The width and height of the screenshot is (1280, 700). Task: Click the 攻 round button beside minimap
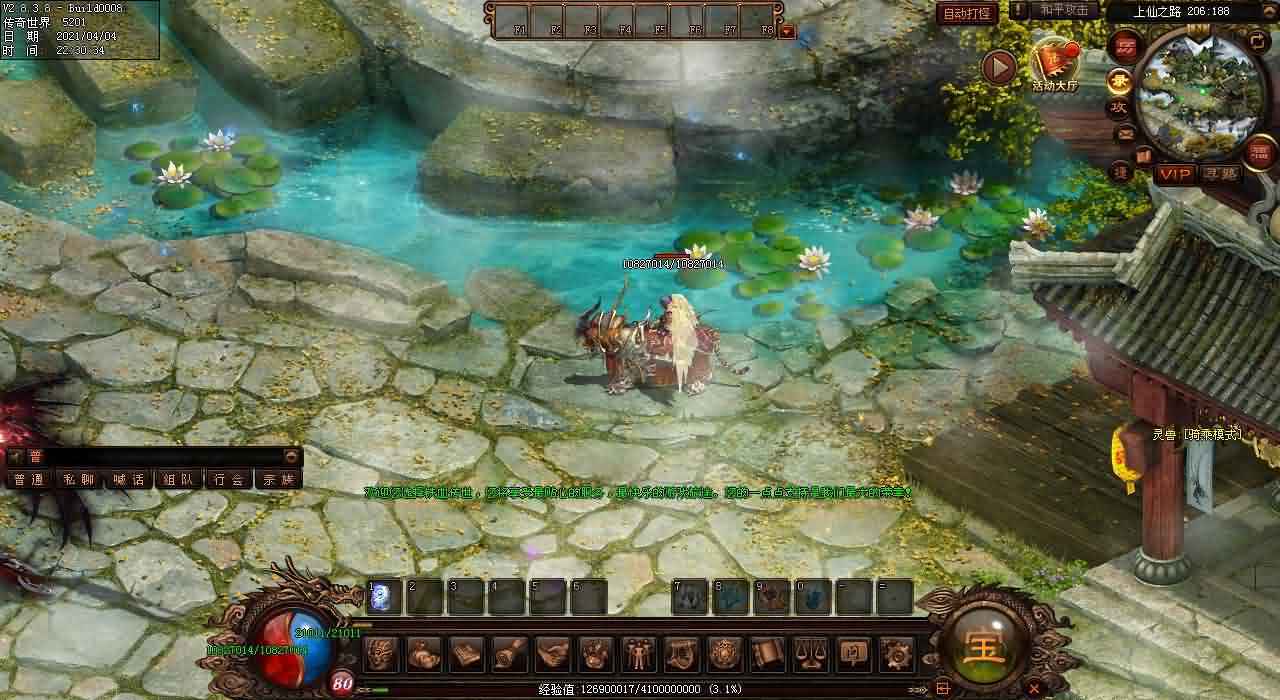pyautogui.click(x=1118, y=107)
